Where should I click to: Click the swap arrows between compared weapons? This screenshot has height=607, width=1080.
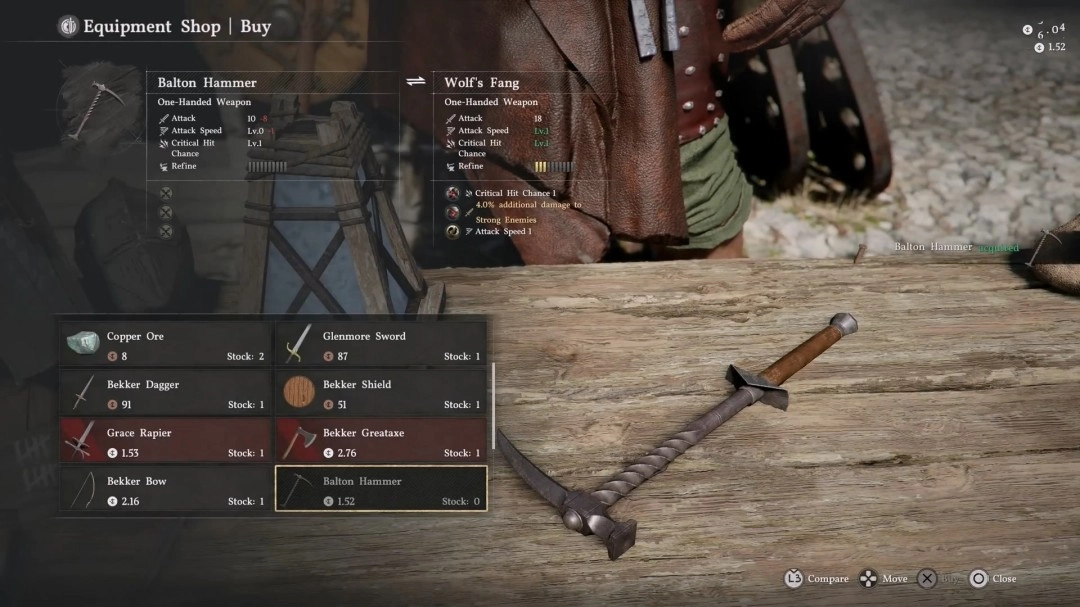click(416, 82)
